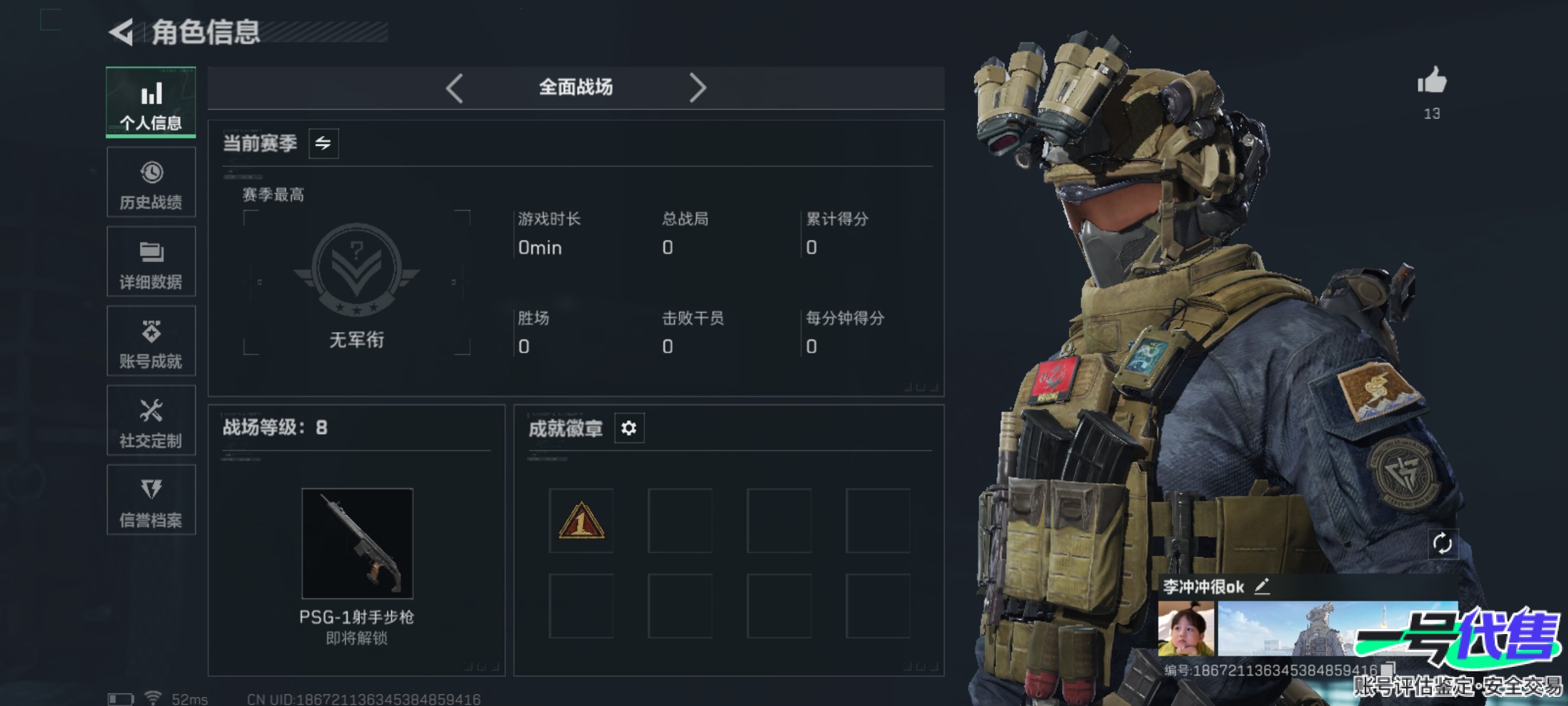The height and width of the screenshot is (706, 1568).
Task: Open the 历史战绩 tab
Action: click(151, 182)
